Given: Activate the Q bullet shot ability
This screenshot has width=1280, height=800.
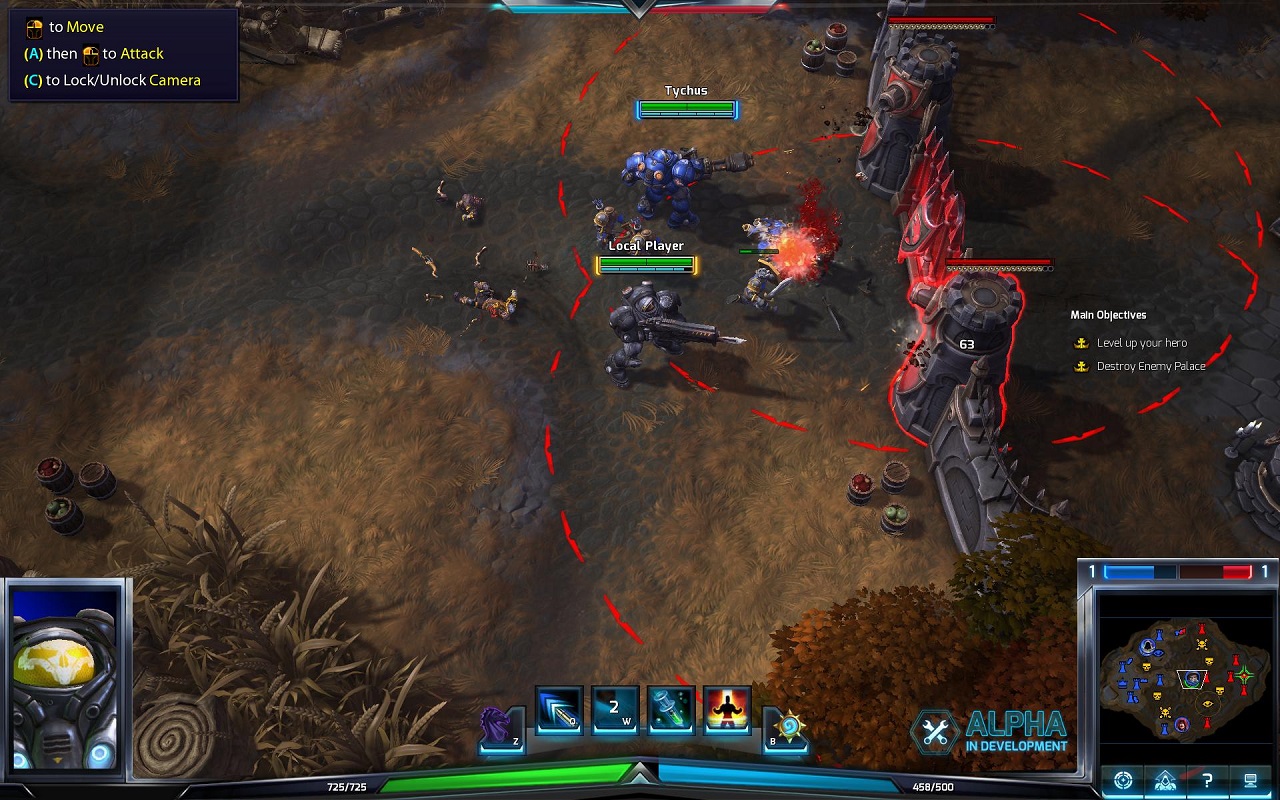Looking at the screenshot, I should 559,711.
